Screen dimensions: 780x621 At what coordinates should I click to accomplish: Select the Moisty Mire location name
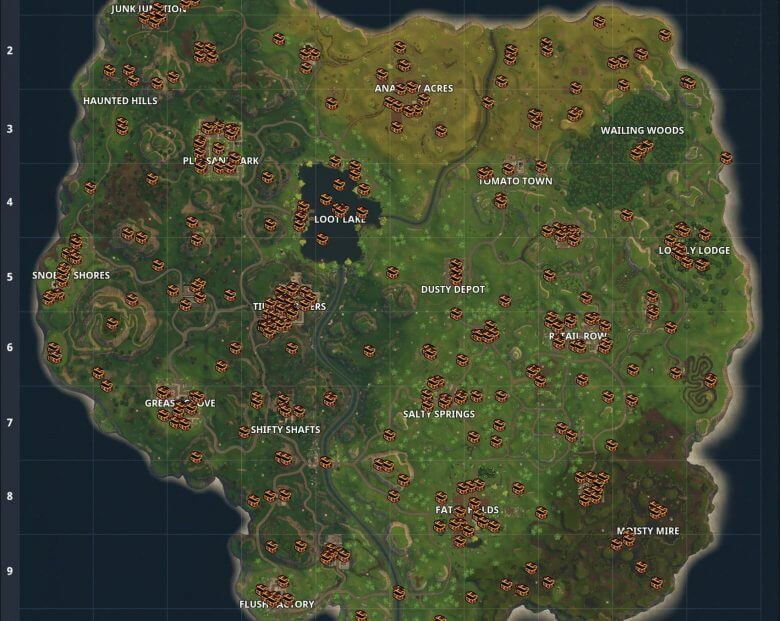pos(648,532)
